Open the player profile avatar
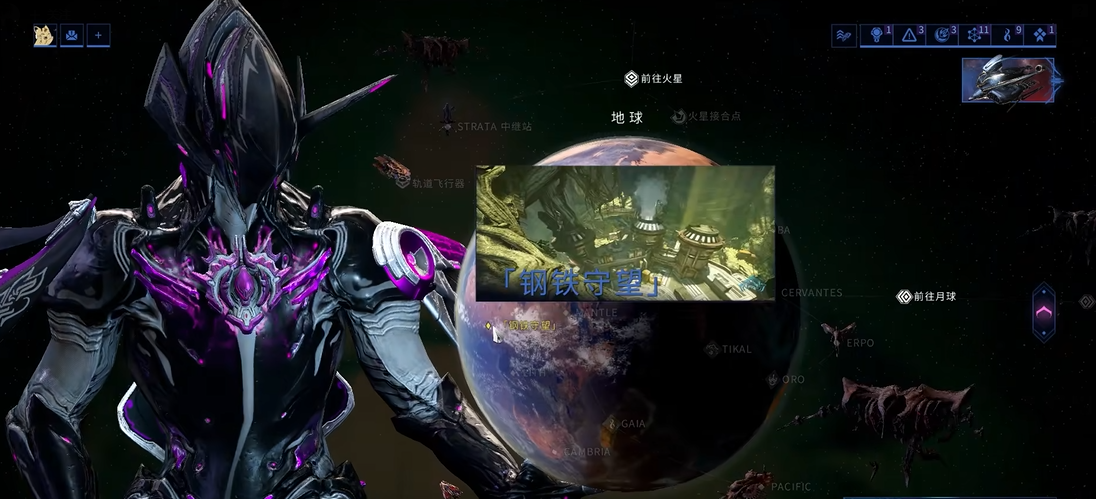Viewport: 1096px width, 499px height. pos(44,36)
